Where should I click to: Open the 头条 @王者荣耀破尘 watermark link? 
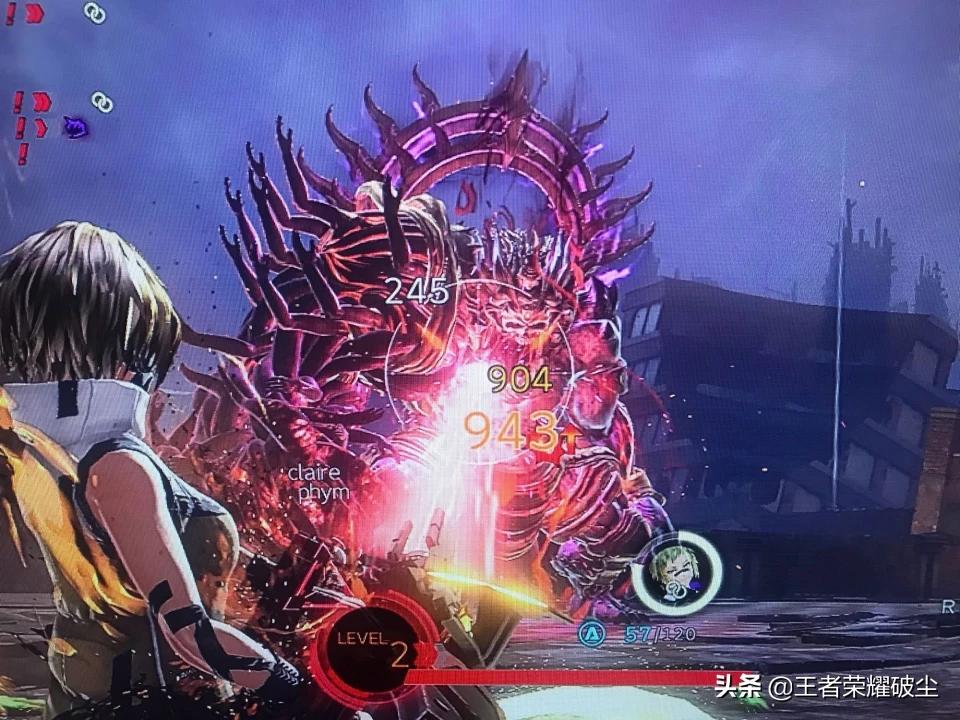(825, 687)
